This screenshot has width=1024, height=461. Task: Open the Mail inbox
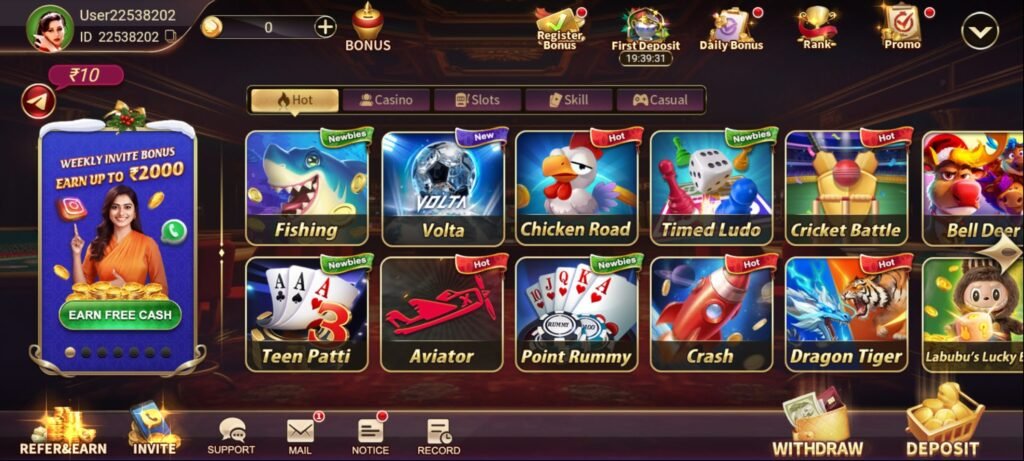click(300, 434)
